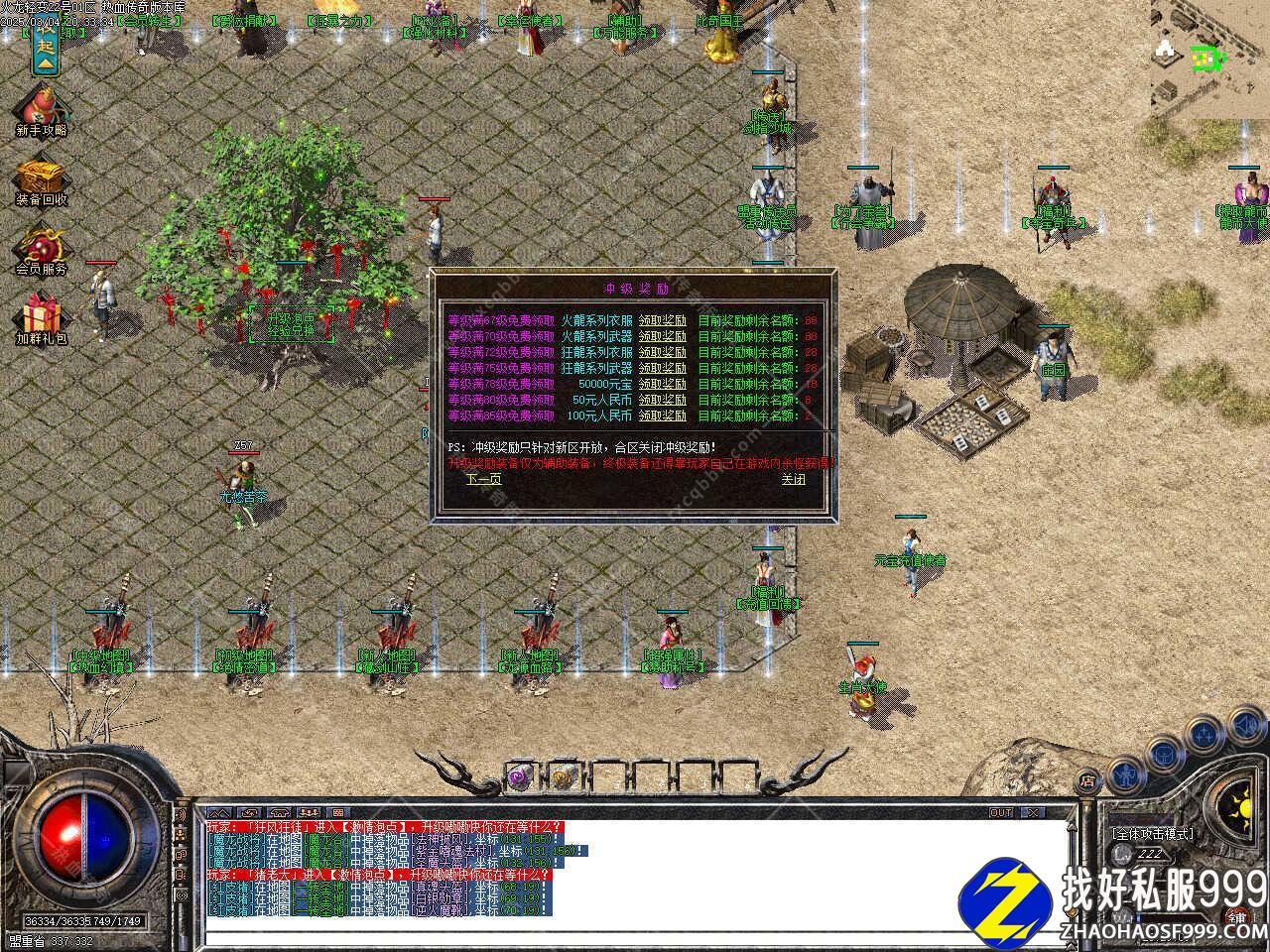Collapse the side menu with 收起 button
The height and width of the screenshot is (952, 1270).
[x=45, y=47]
